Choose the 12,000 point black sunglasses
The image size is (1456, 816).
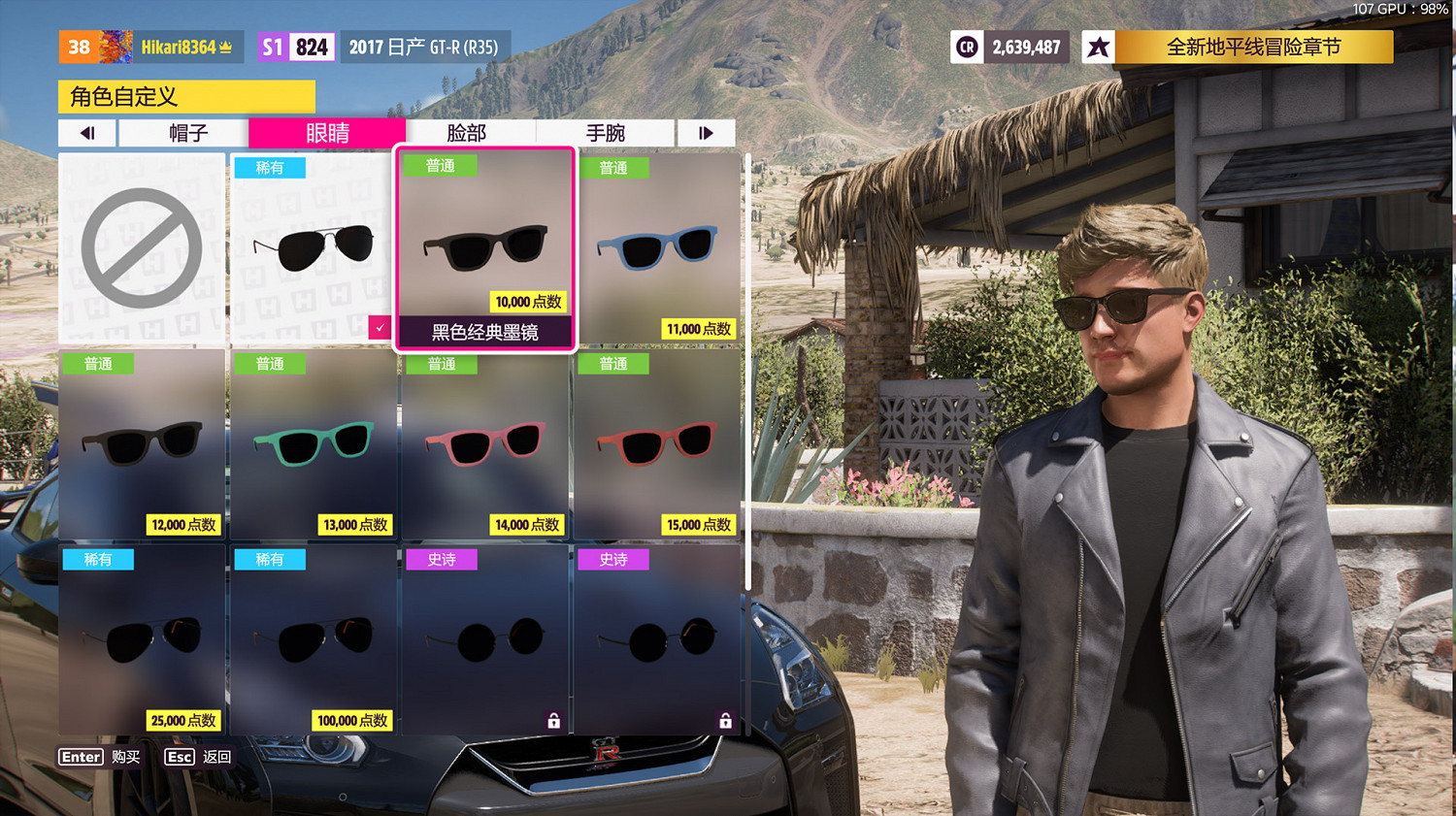[142, 444]
